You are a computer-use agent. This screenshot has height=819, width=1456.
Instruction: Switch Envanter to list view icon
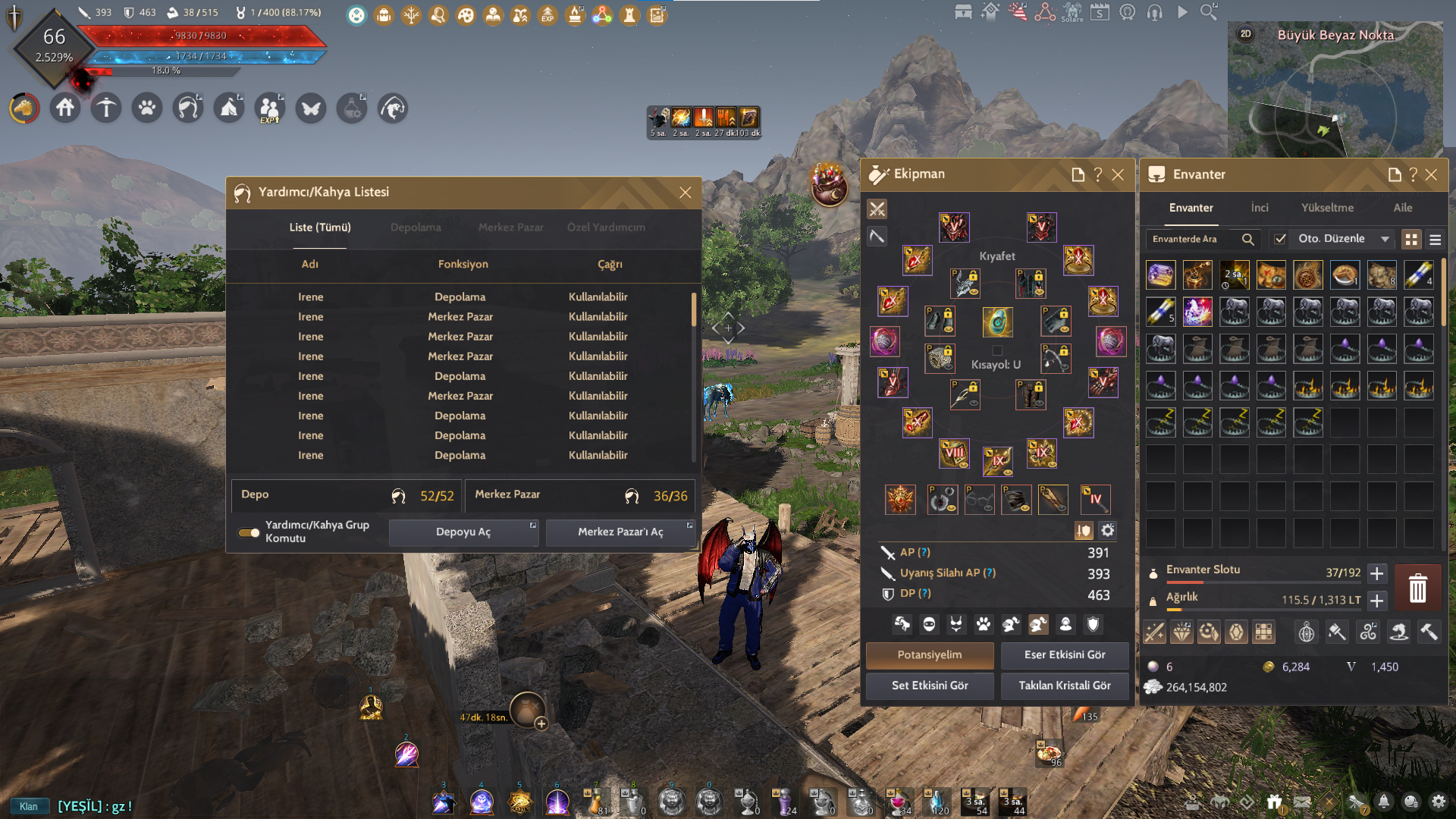(x=1435, y=239)
